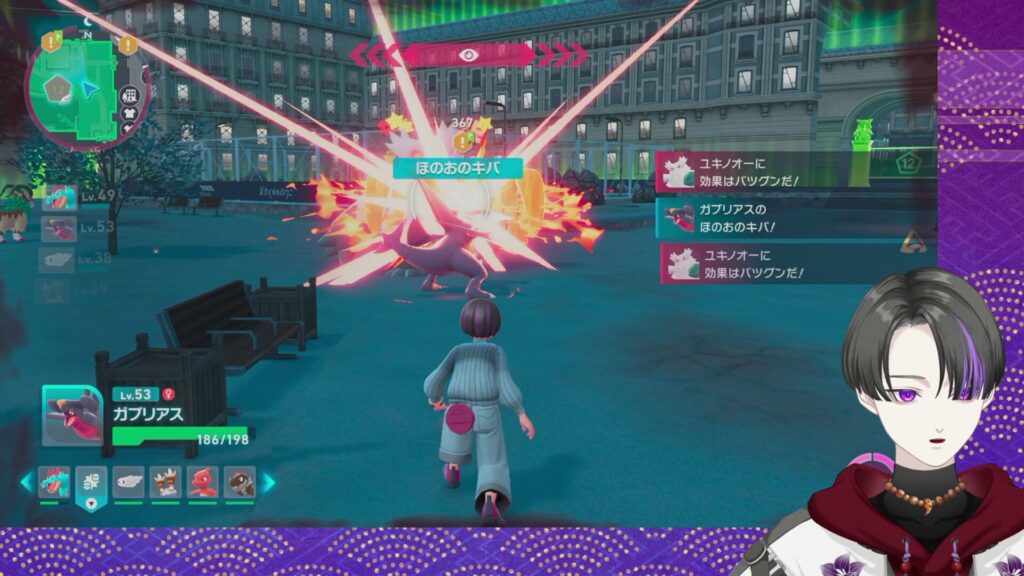Open the highlighted items slot in party bar
Viewport: 1024px width, 576px height.
92,483
